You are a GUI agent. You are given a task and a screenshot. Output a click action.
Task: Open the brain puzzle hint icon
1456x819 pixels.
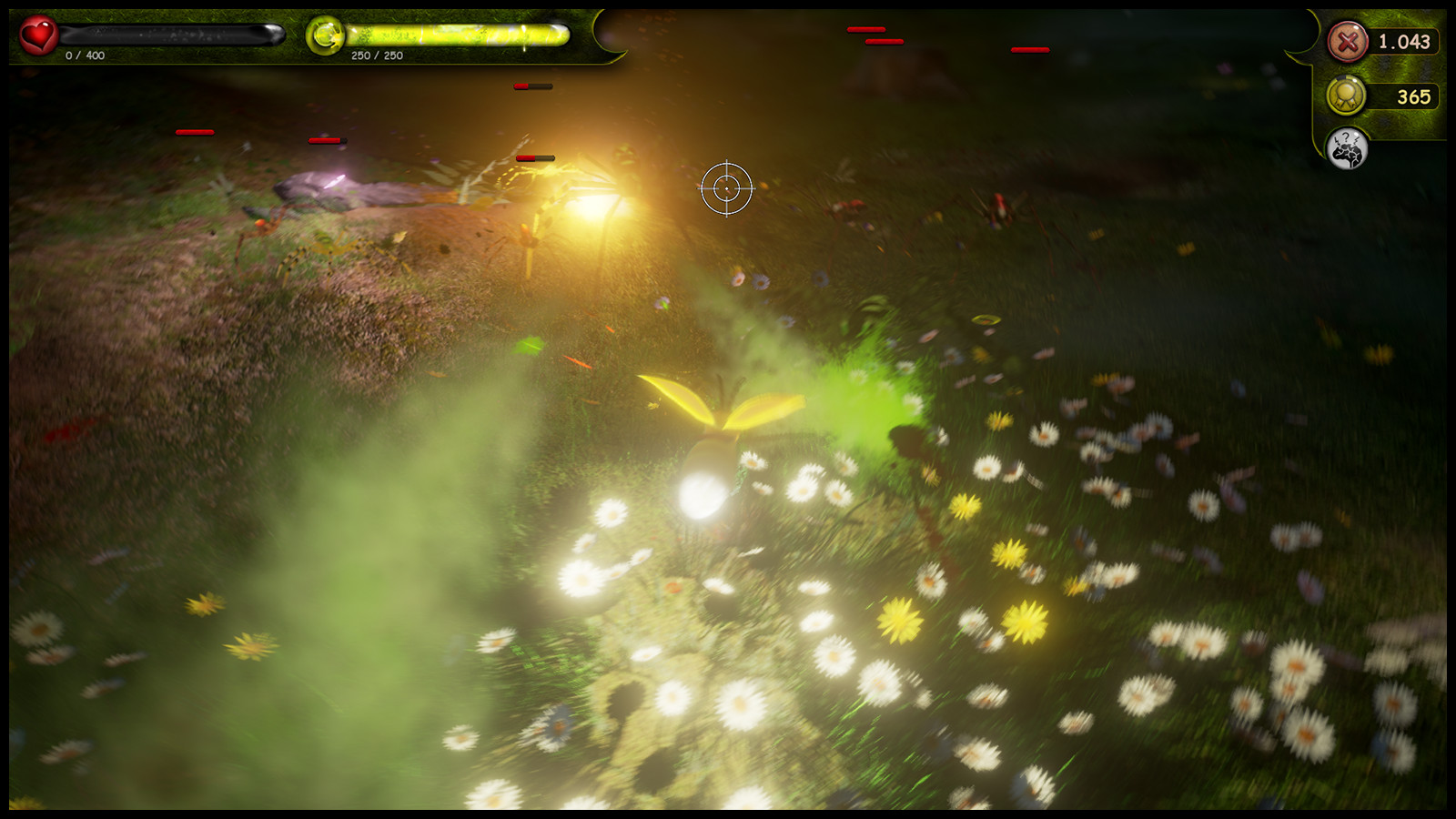(1350, 149)
